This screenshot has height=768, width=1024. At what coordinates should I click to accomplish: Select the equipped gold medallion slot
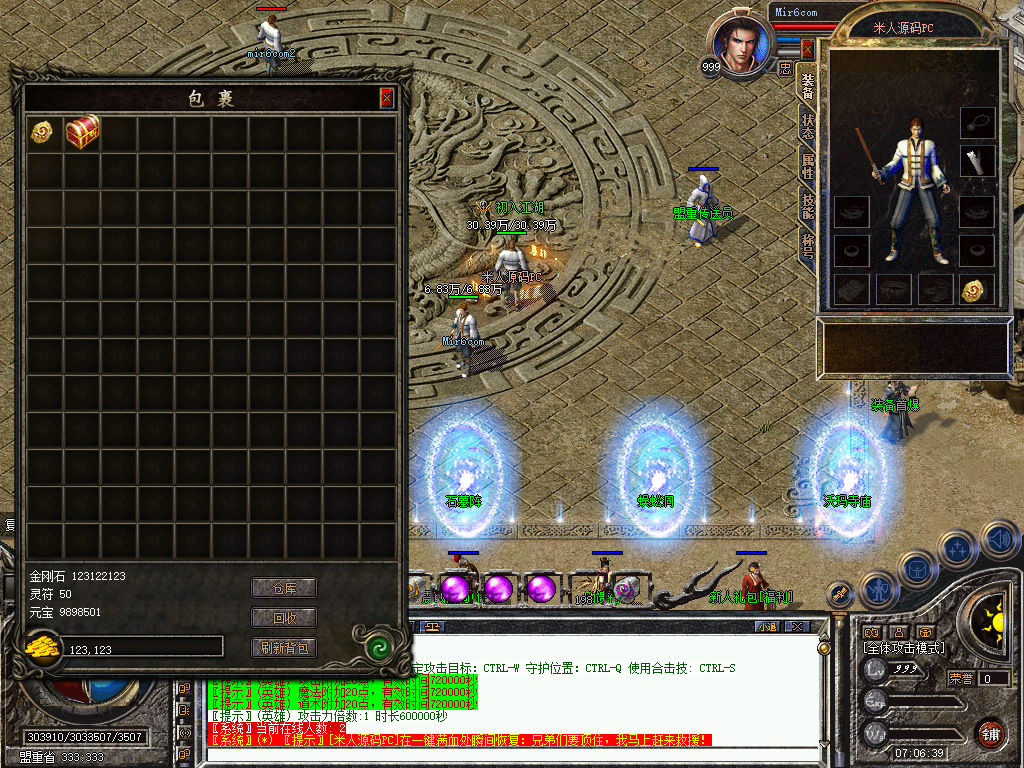[x=976, y=290]
